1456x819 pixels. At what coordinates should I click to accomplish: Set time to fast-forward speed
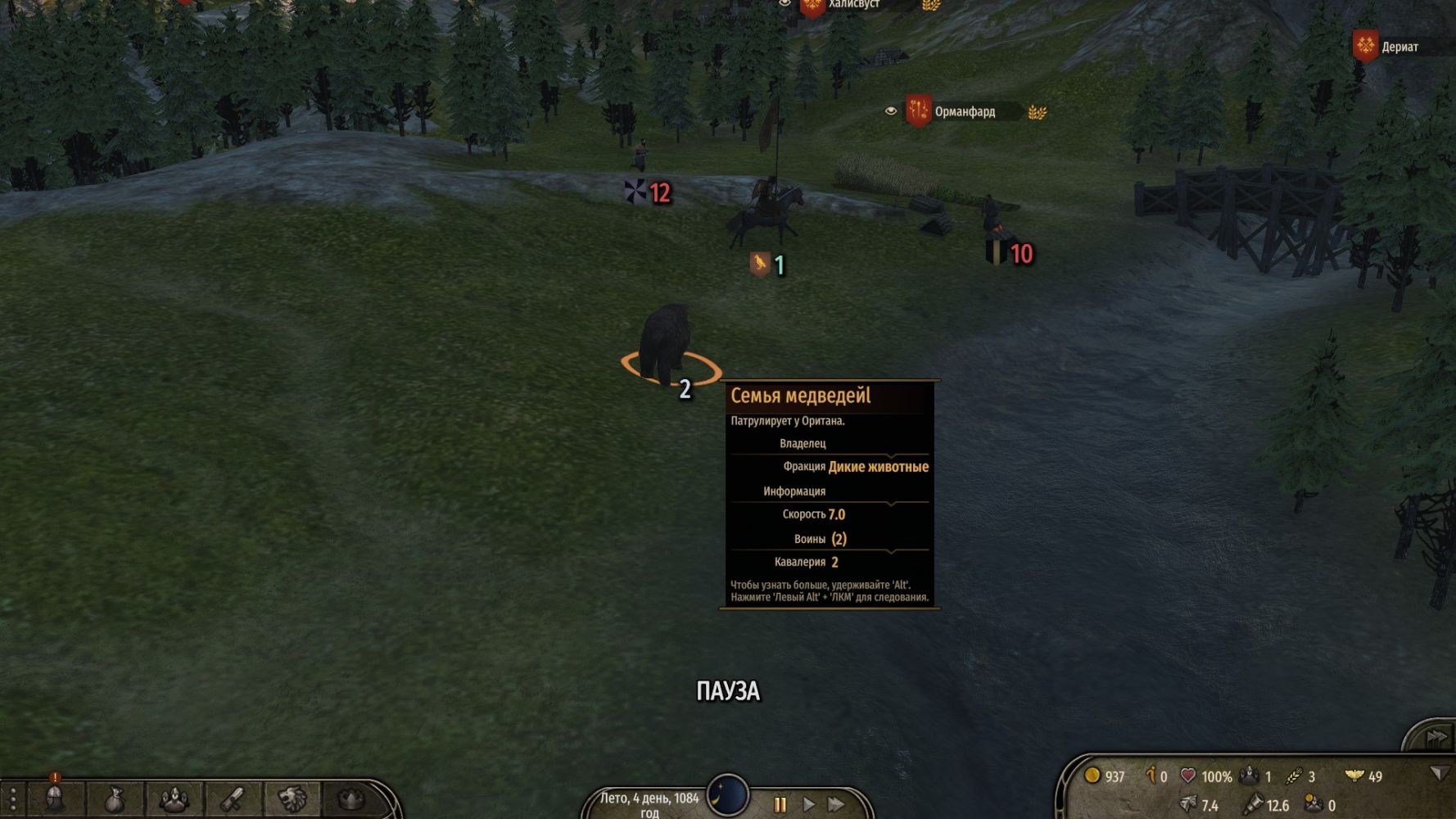(x=836, y=804)
